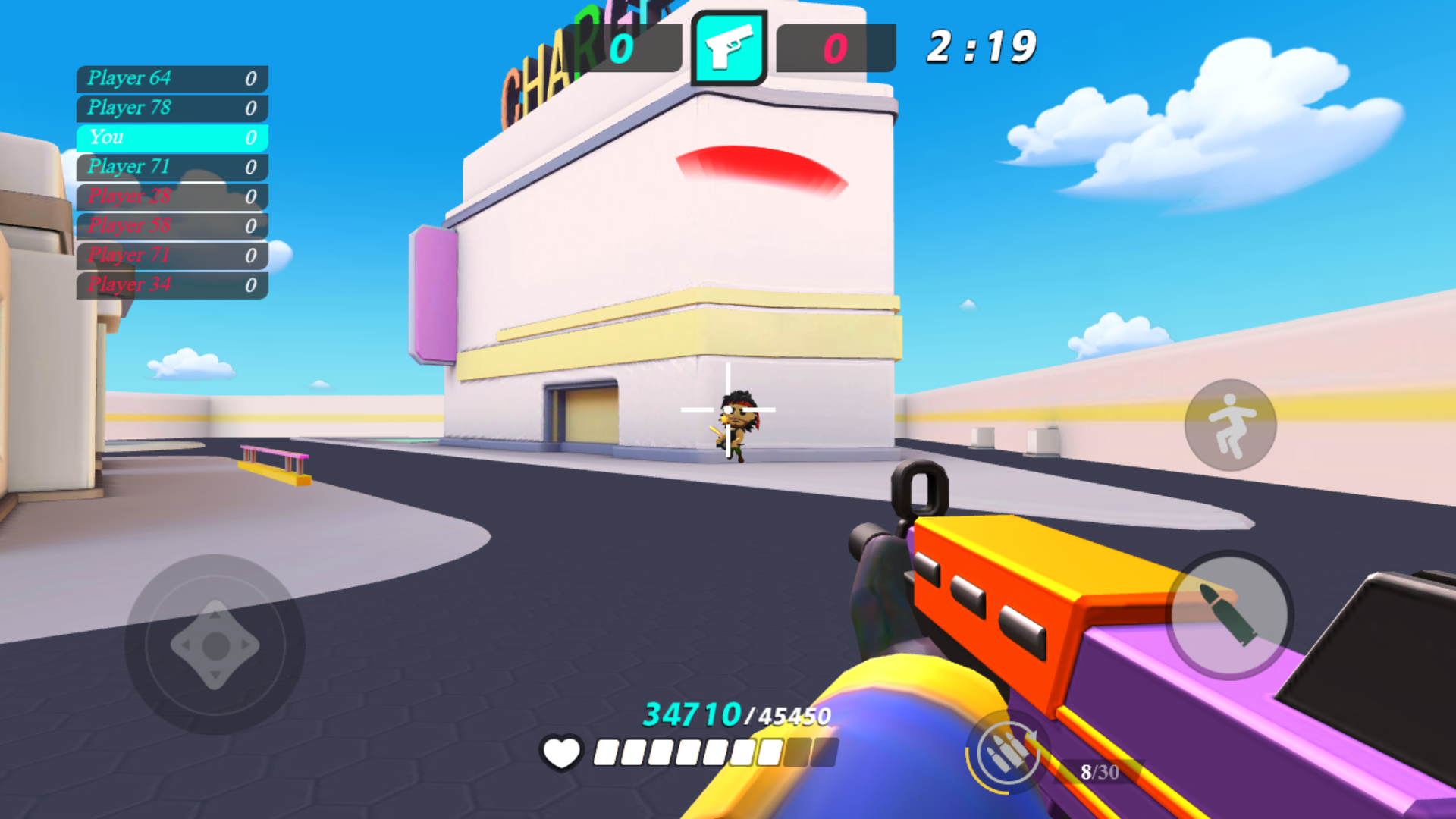This screenshot has height=819, width=1456.
Task: Toggle your highlighted 'You' scoreboard row
Action: (171, 137)
